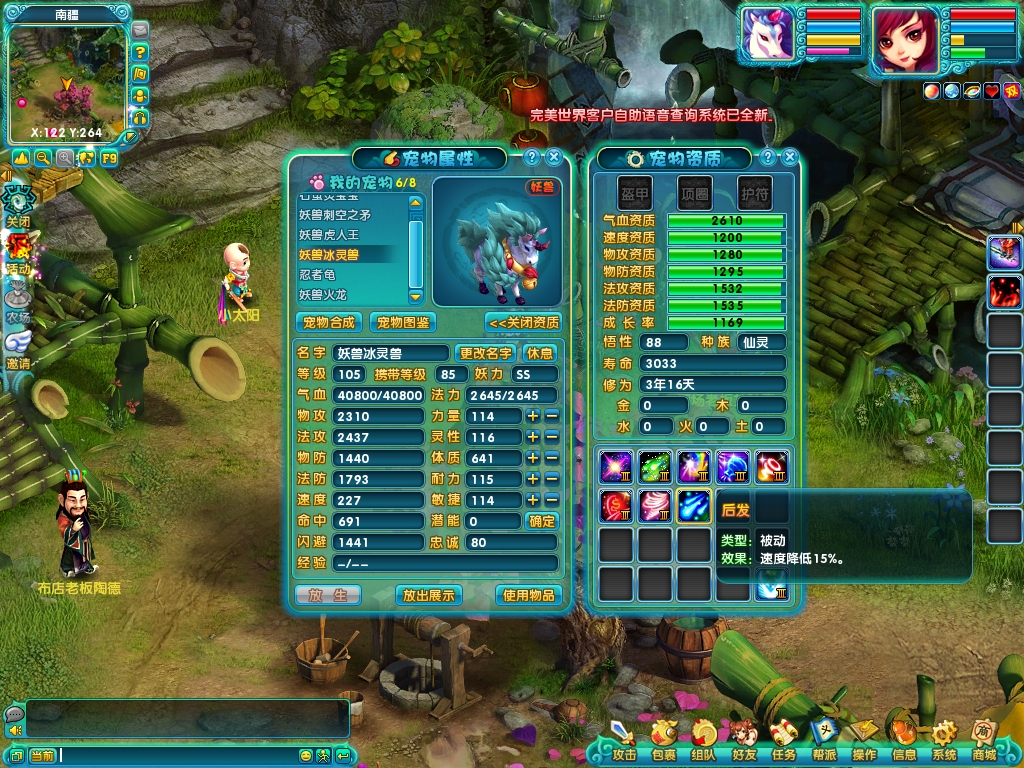1024x768 pixels.
Task: Zoom out the minimap with minus magnifier
Action: coord(43,158)
